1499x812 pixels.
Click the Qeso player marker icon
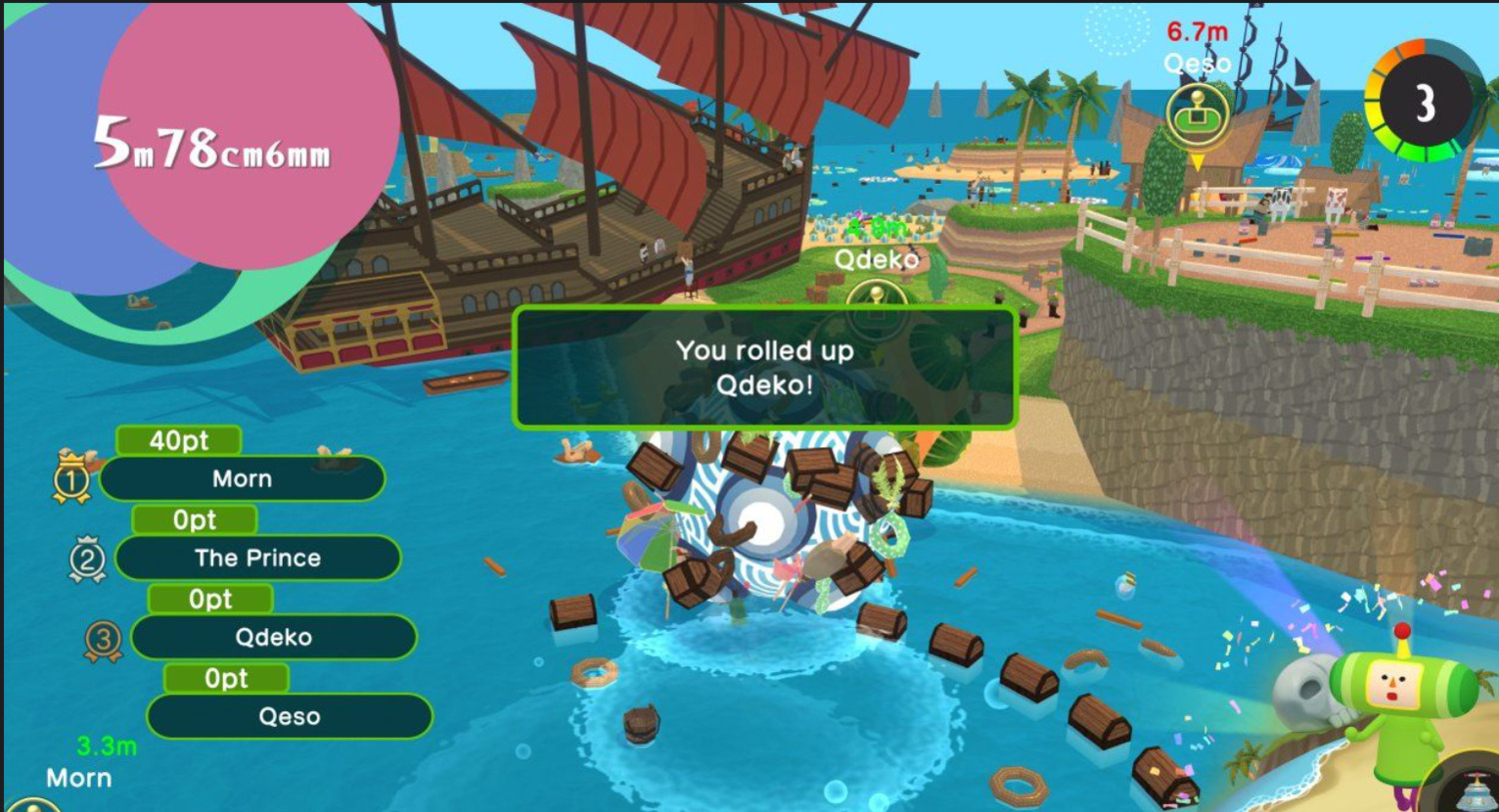click(x=1196, y=116)
